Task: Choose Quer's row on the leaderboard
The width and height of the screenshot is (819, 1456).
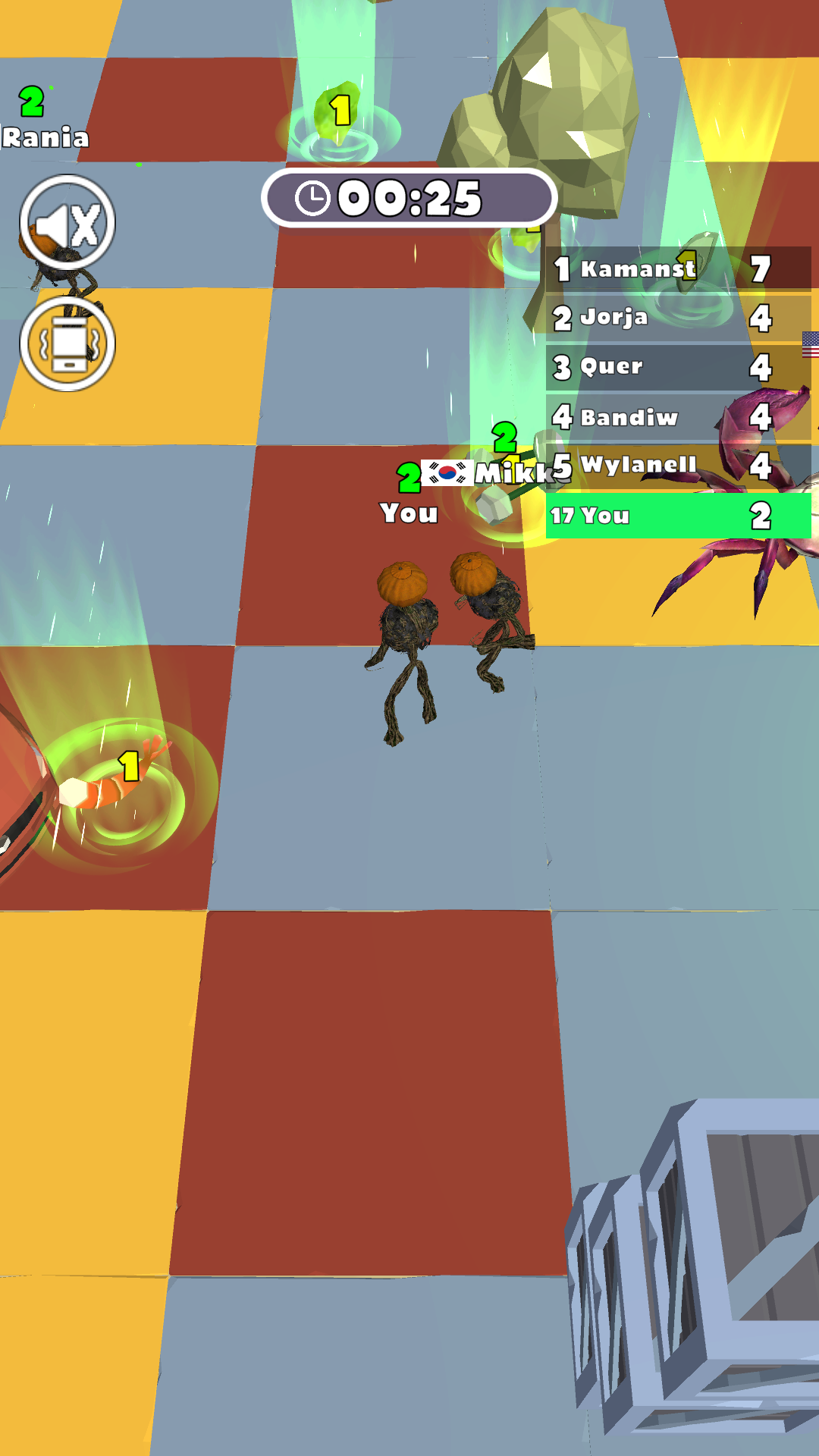Action: (677, 367)
